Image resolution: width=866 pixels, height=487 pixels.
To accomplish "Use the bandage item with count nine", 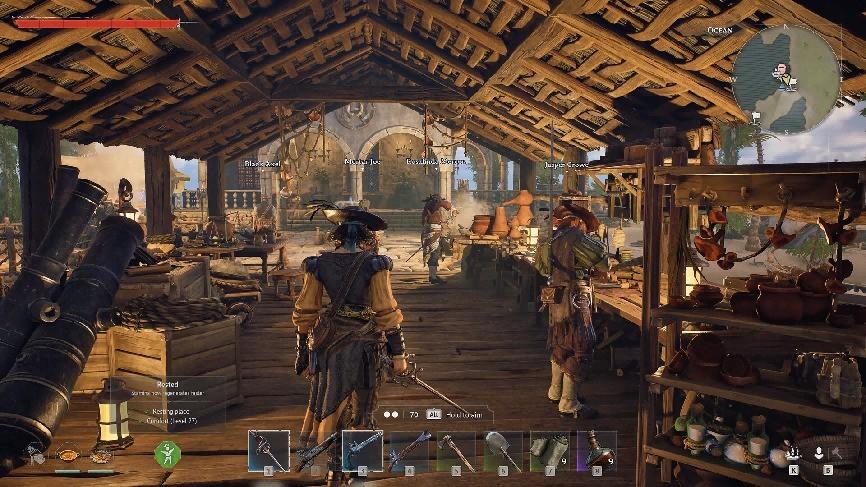I will [550, 451].
